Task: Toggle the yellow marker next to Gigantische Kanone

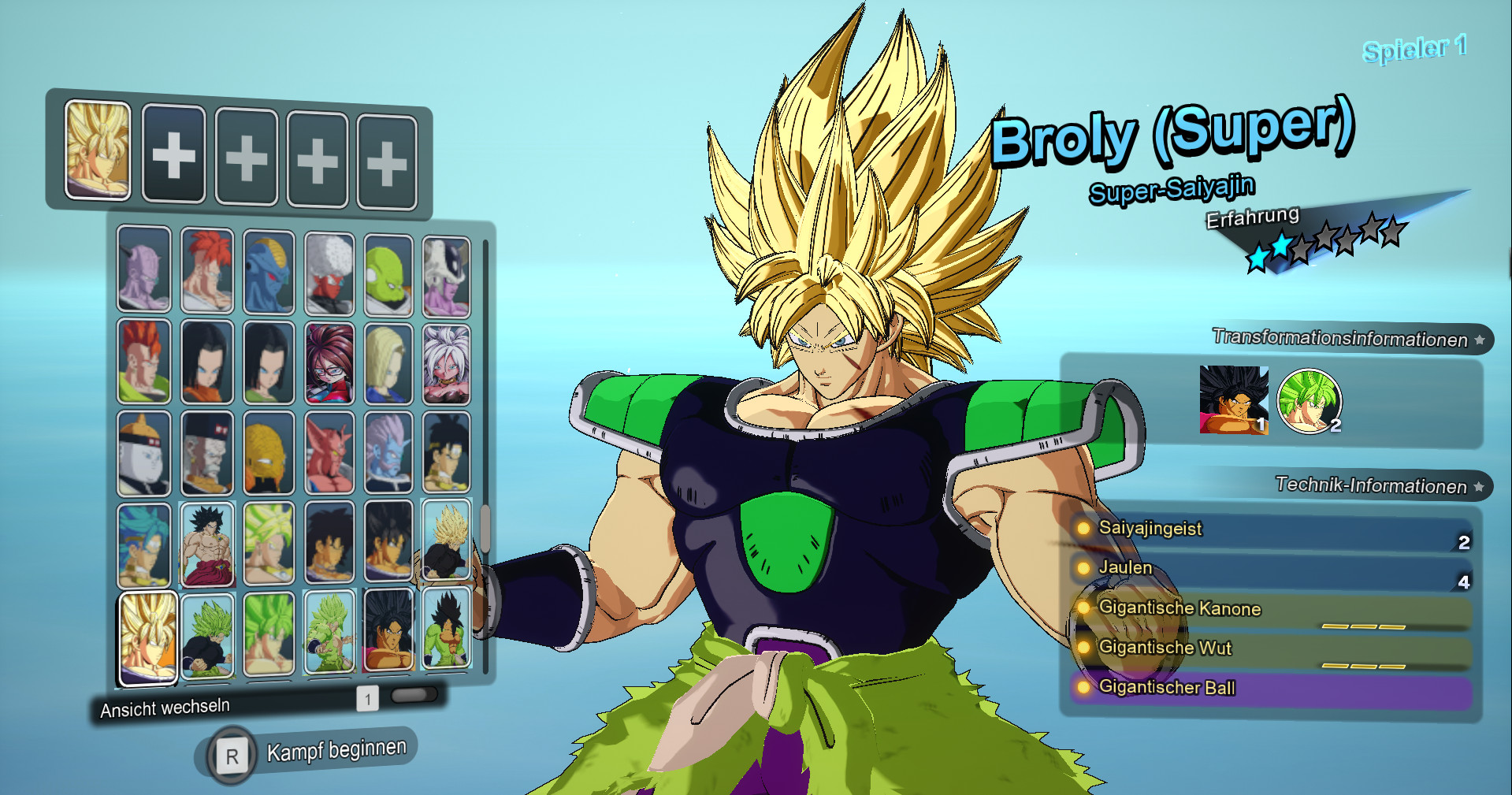Action: click(x=1083, y=609)
